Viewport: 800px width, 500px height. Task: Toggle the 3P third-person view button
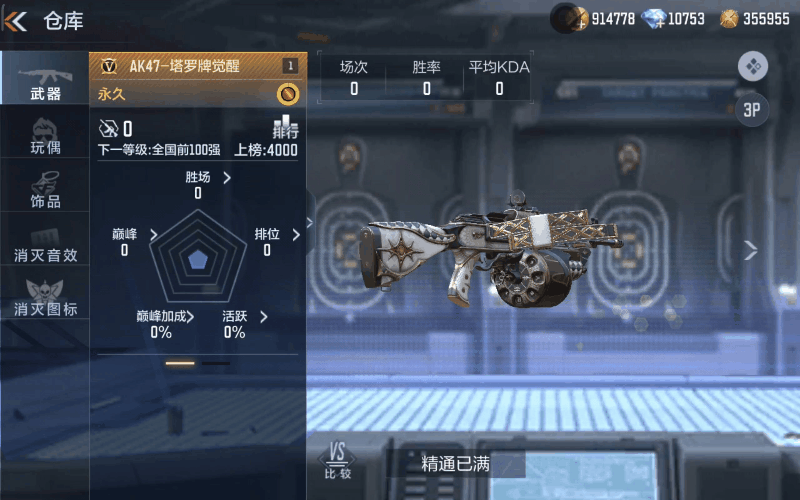(x=752, y=110)
